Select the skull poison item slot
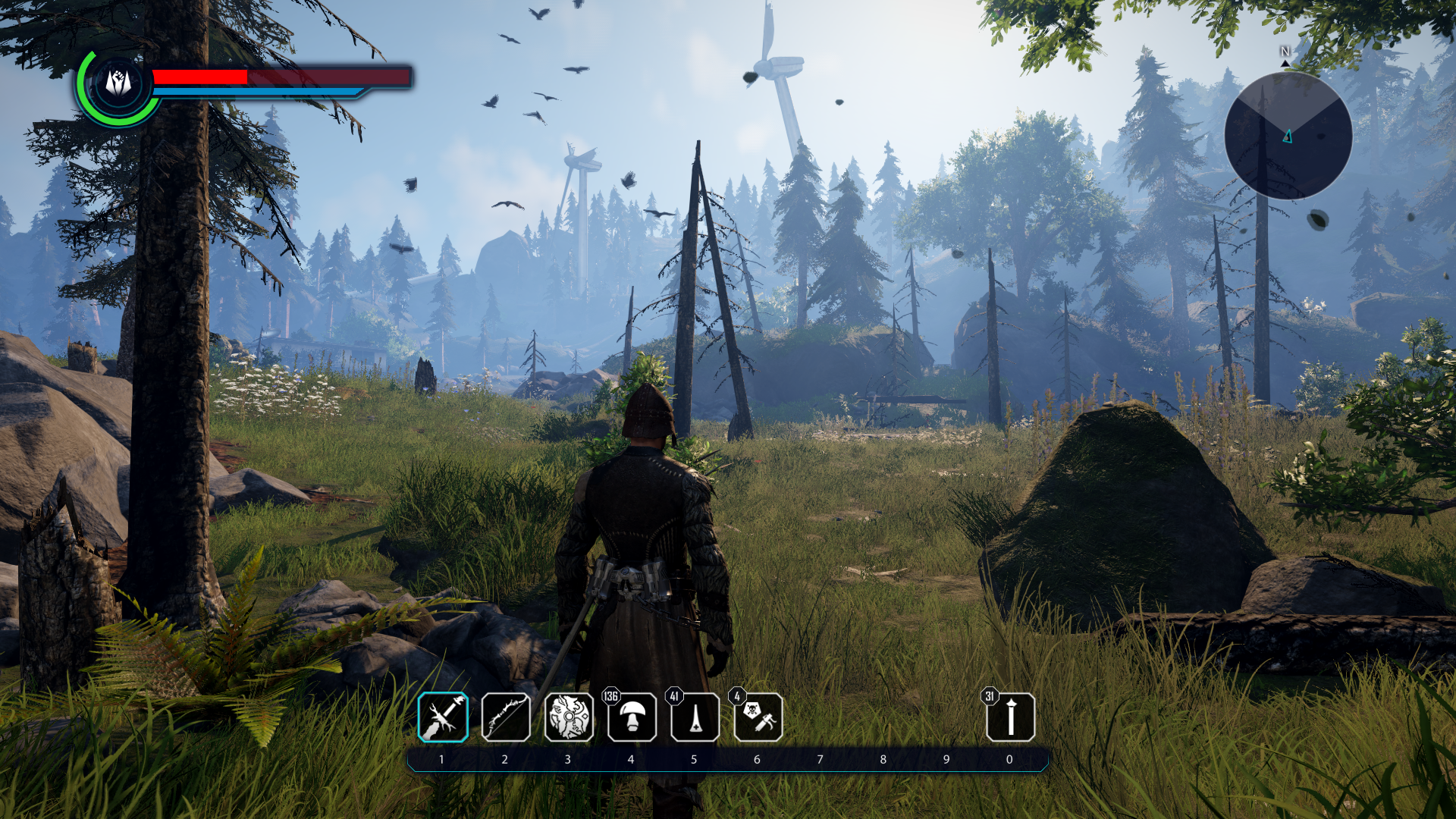Screen dimensions: 1456x819 758,717
